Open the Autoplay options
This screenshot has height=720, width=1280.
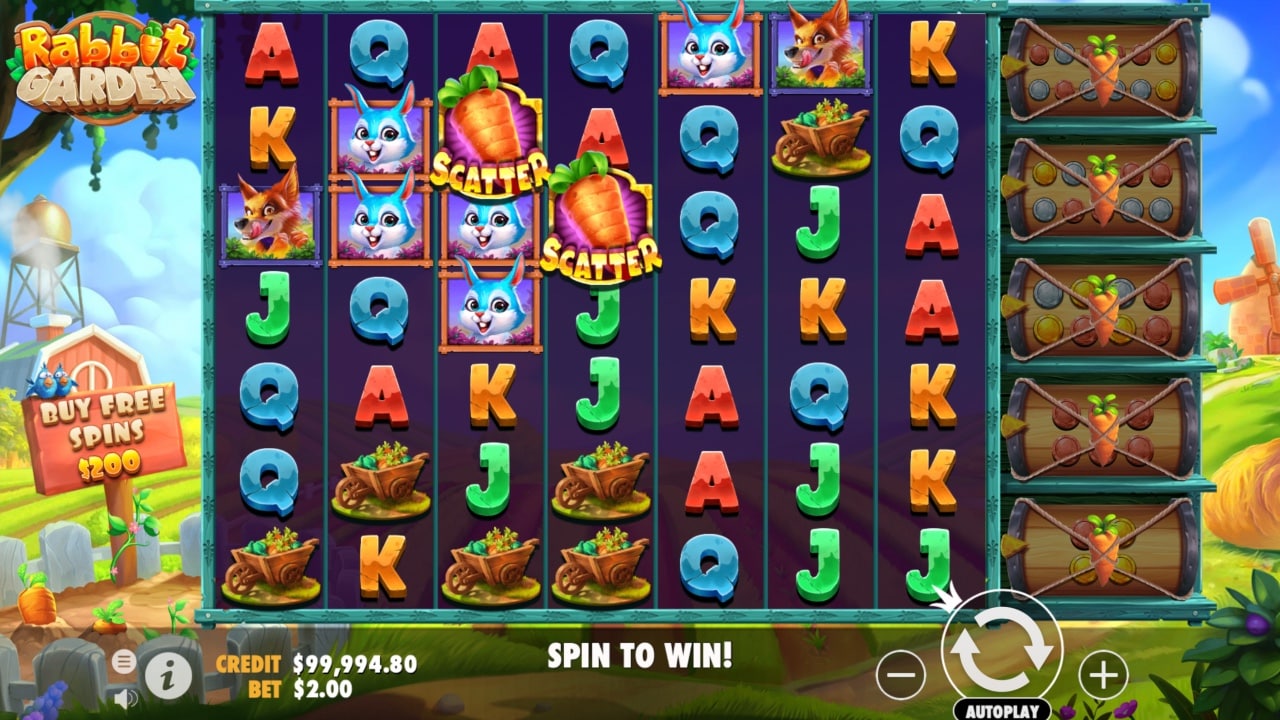click(x=1001, y=710)
